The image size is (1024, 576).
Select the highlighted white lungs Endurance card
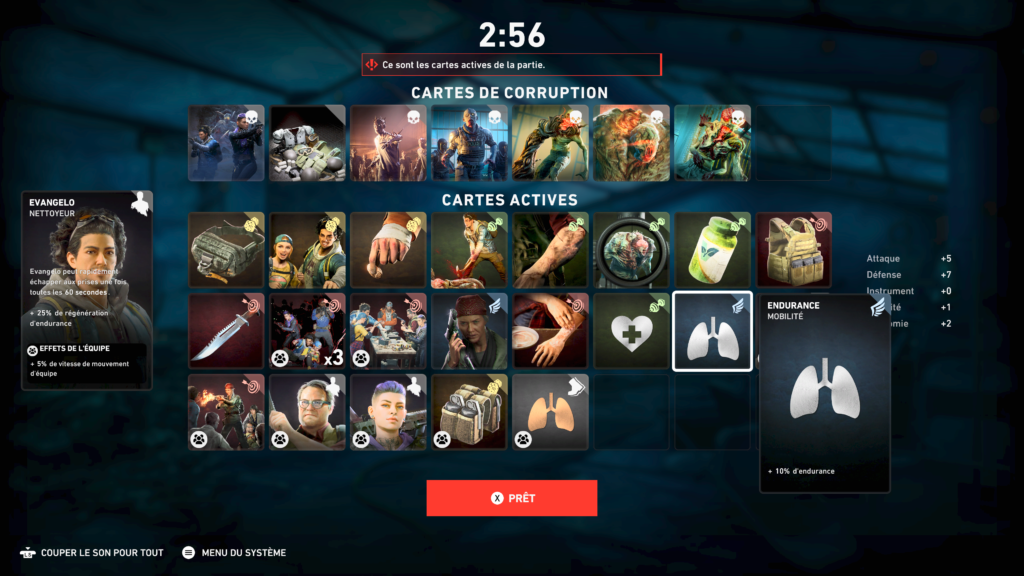pyautogui.click(x=712, y=331)
